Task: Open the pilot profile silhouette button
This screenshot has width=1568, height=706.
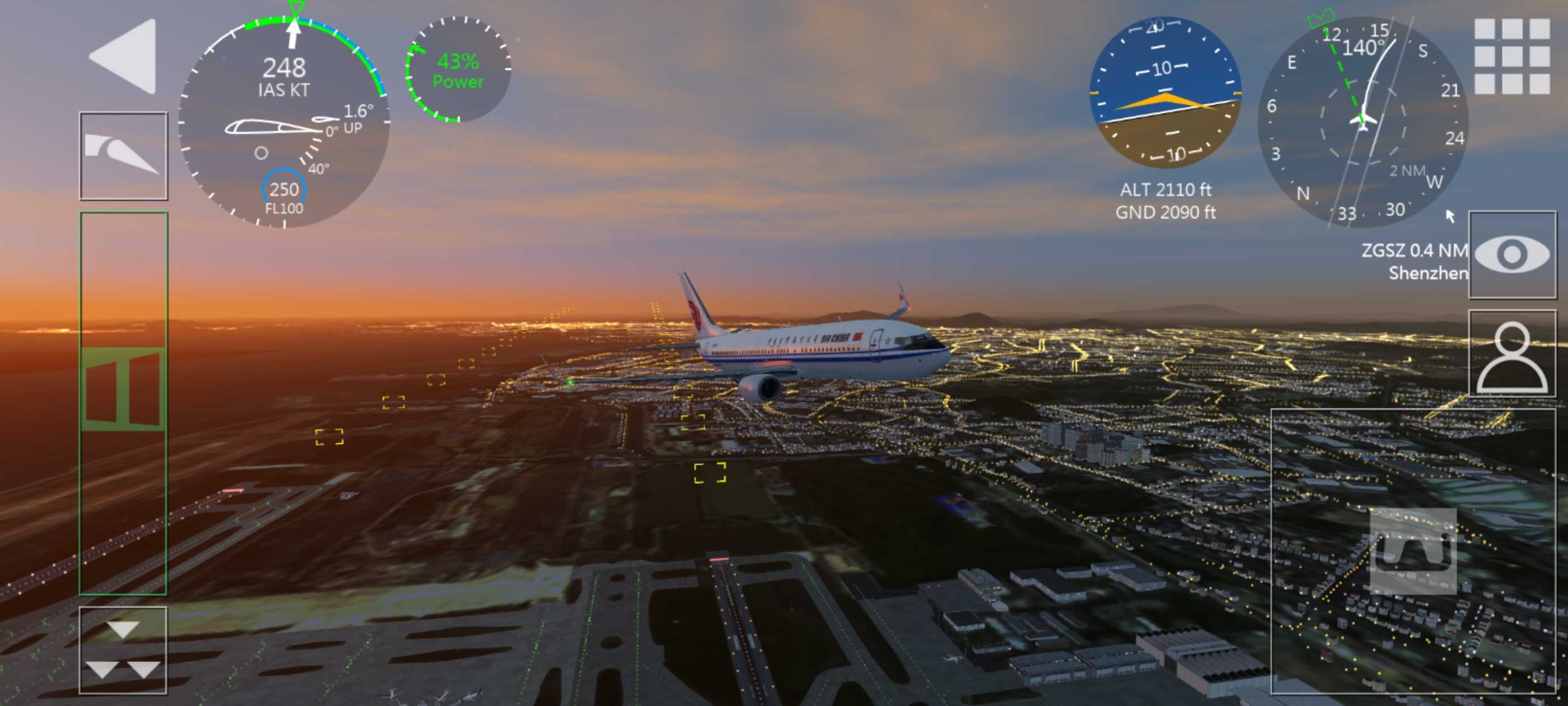Action: point(1512,355)
